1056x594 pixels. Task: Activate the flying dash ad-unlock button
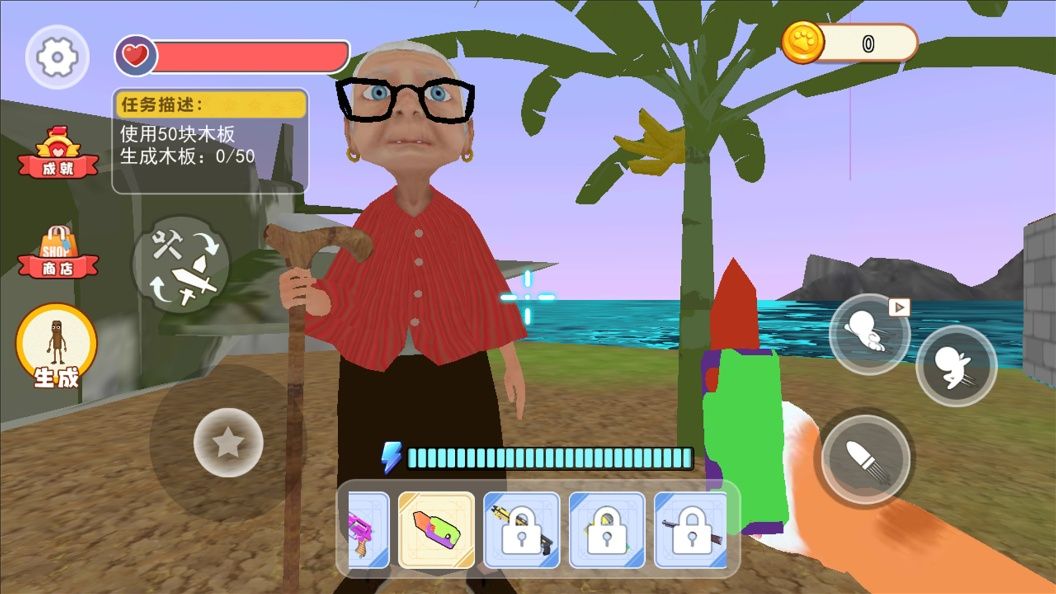[x=869, y=334]
